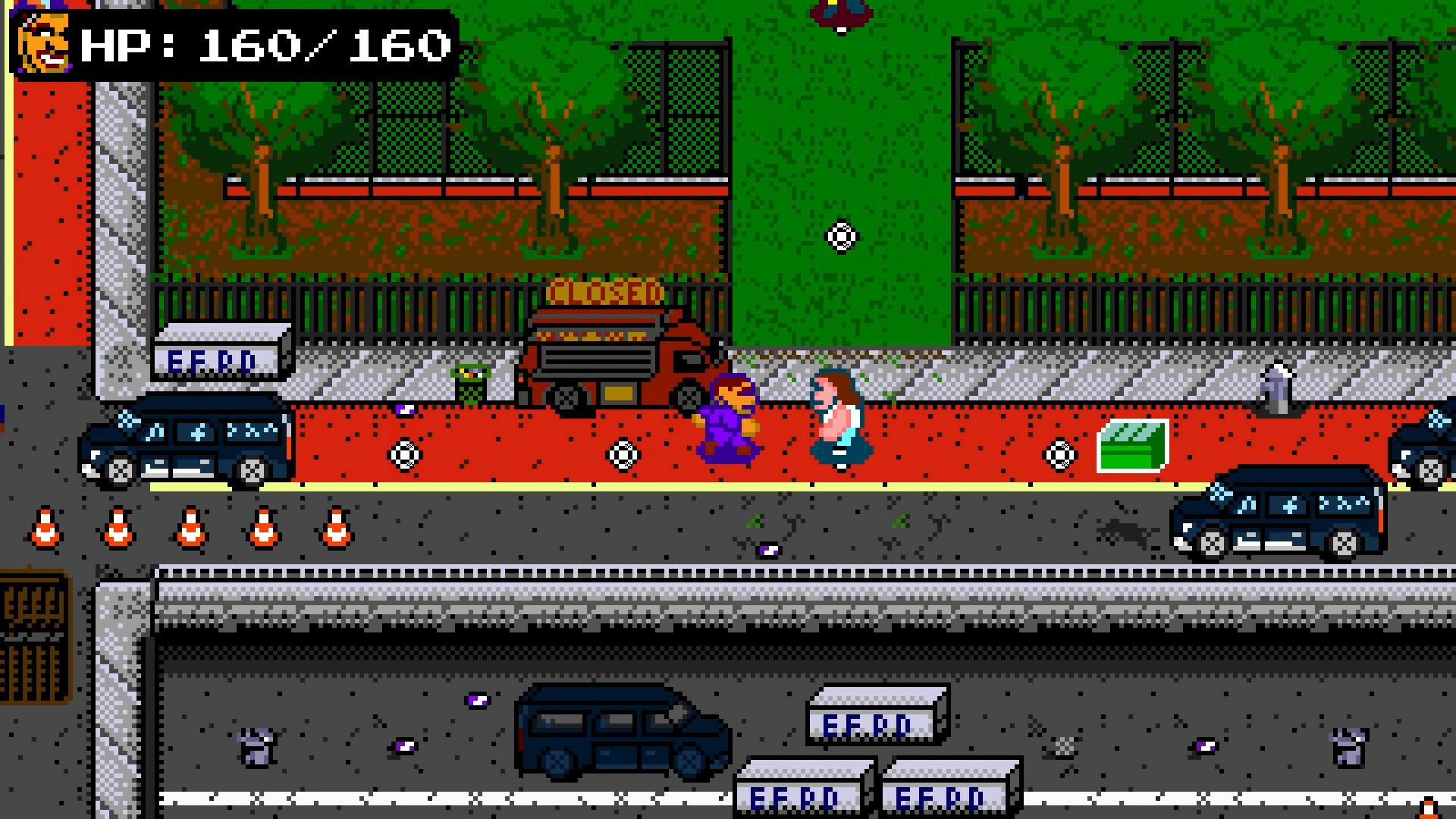
Task: Click the sparkle pickup left of the food truck
Action: (404, 455)
